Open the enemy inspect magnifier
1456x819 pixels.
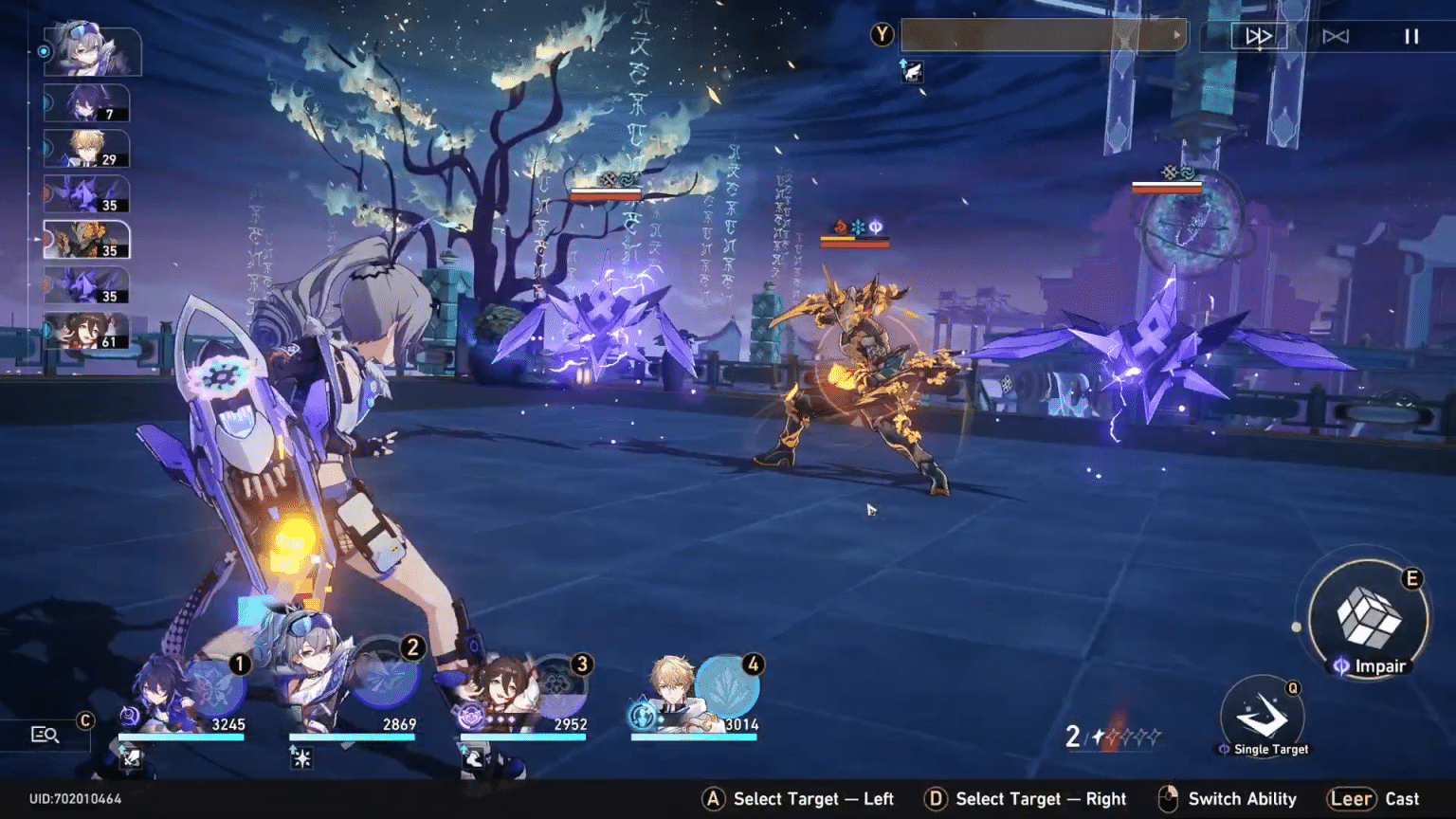pyautogui.click(x=45, y=733)
